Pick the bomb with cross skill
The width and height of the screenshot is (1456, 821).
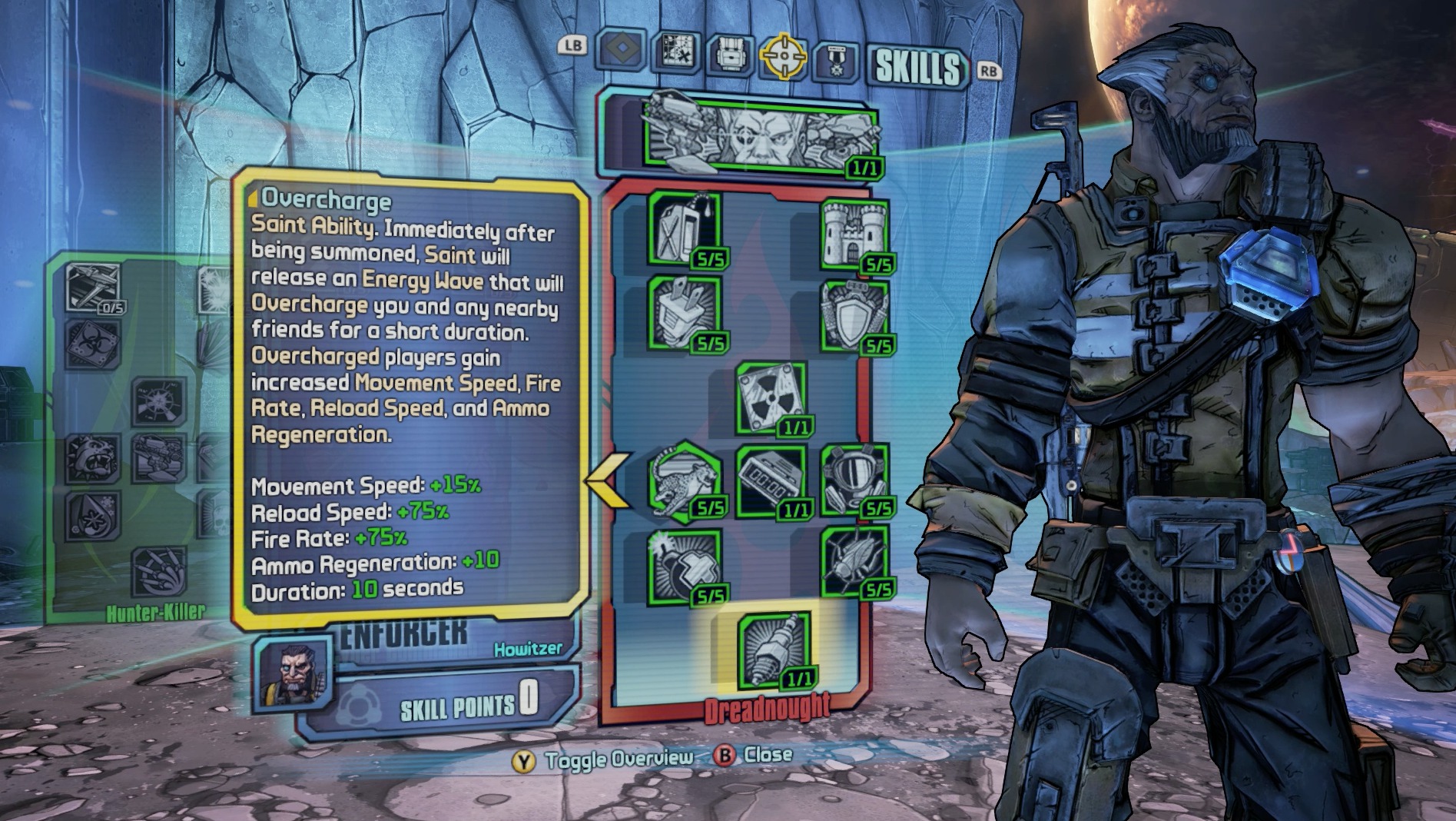(x=685, y=564)
